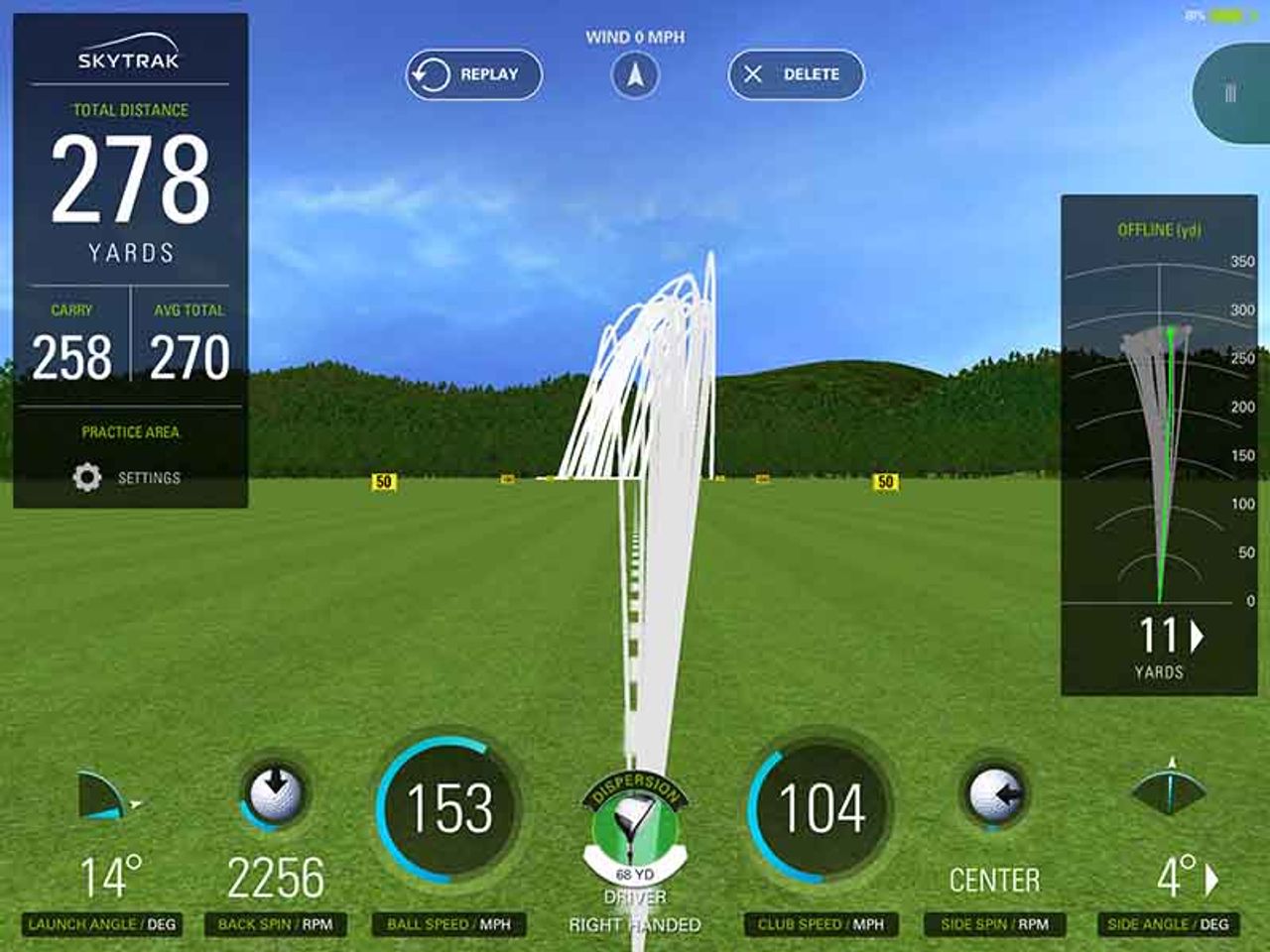Click the launch angle gauge icon
This screenshot has height=952, width=1270.
(x=102, y=793)
